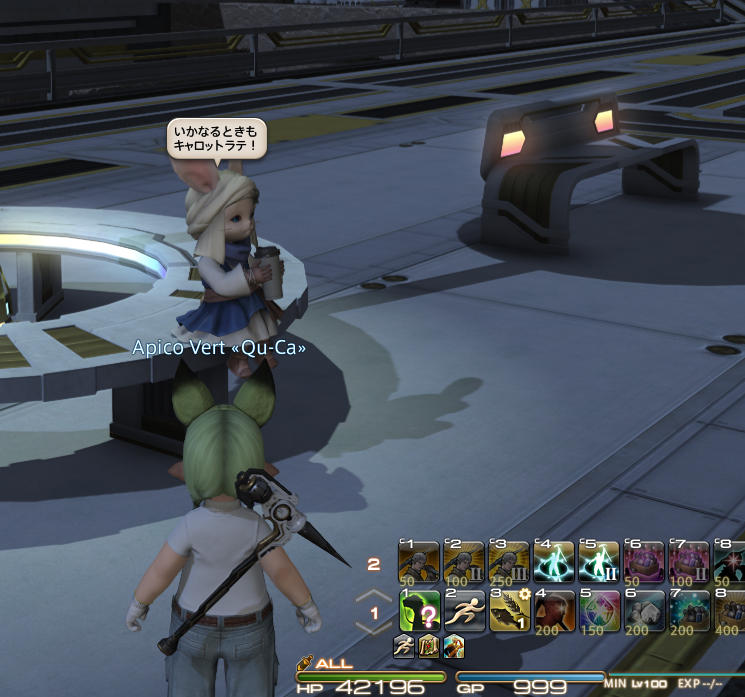The height and width of the screenshot is (697, 745).
Task: Activate the rainbow crystal ability costing 150
Action: click(599, 610)
